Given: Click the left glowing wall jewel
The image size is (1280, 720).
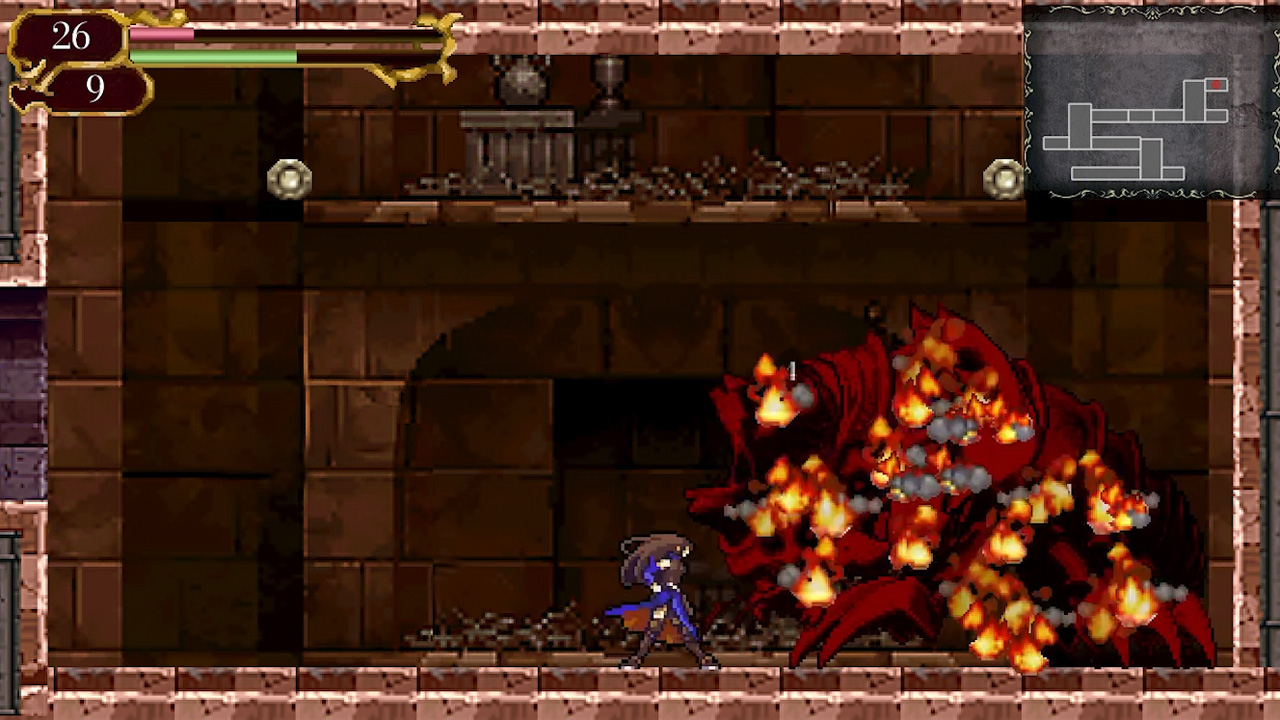Looking at the screenshot, I should click(x=289, y=178).
